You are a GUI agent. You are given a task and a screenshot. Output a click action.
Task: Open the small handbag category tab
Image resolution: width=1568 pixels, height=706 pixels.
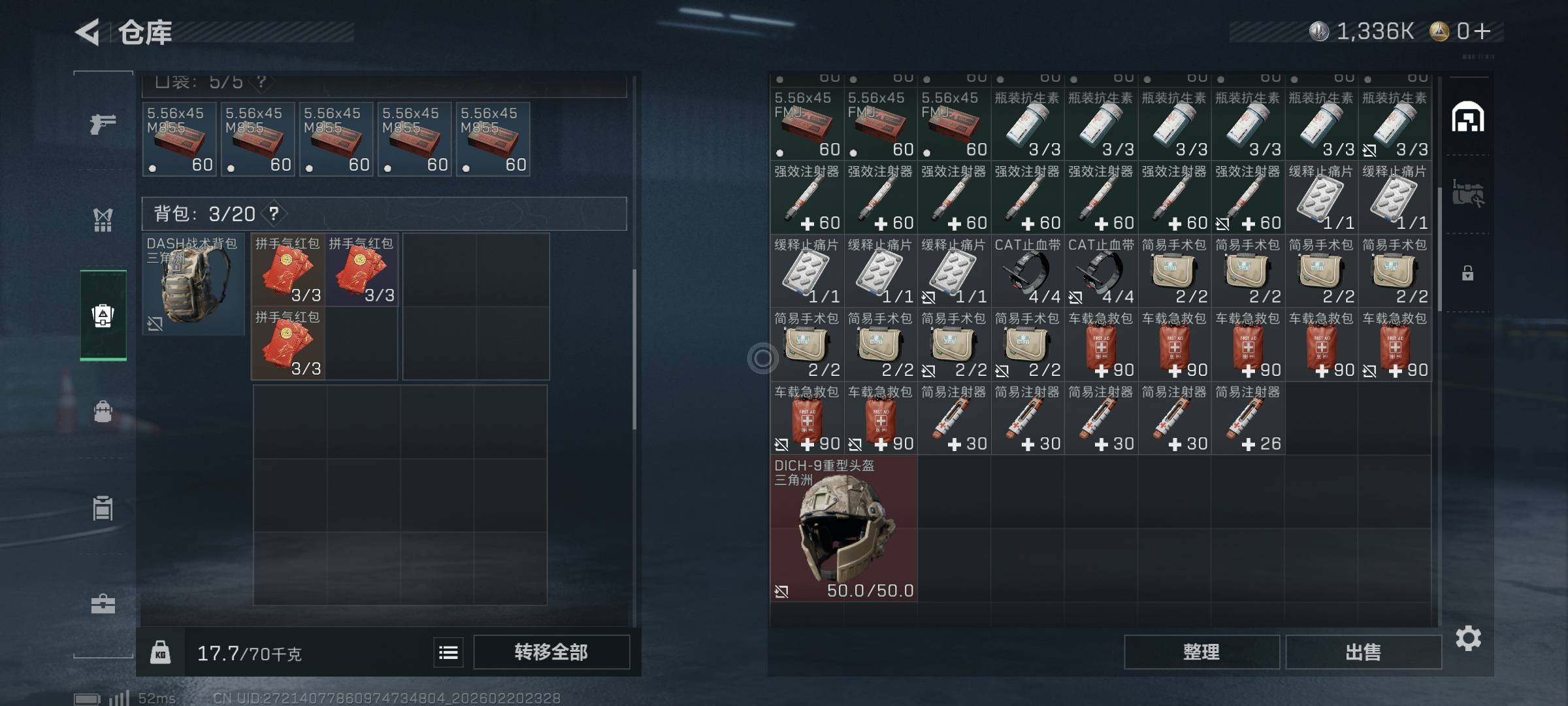[x=103, y=412]
